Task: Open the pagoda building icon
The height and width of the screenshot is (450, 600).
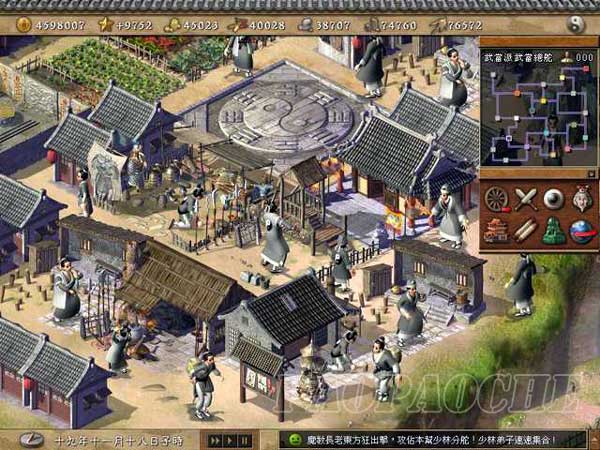Action: [497, 230]
